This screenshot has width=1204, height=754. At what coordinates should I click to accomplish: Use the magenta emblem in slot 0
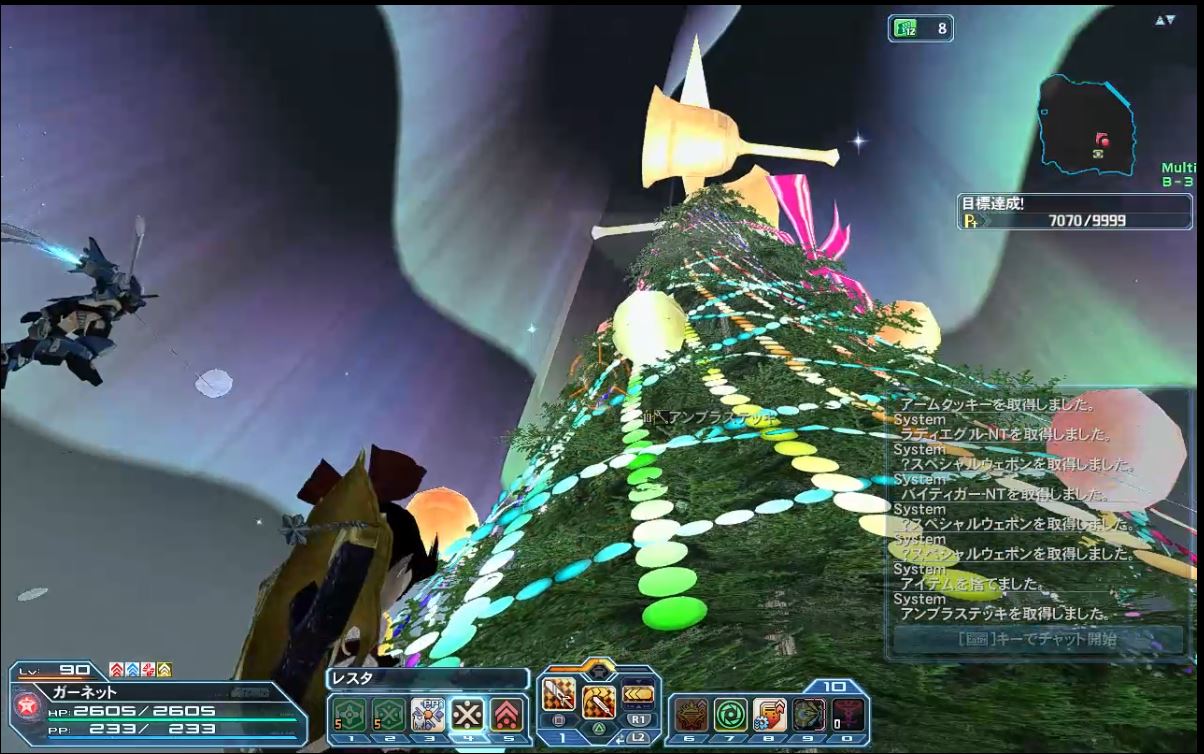(x=848, y=714)
